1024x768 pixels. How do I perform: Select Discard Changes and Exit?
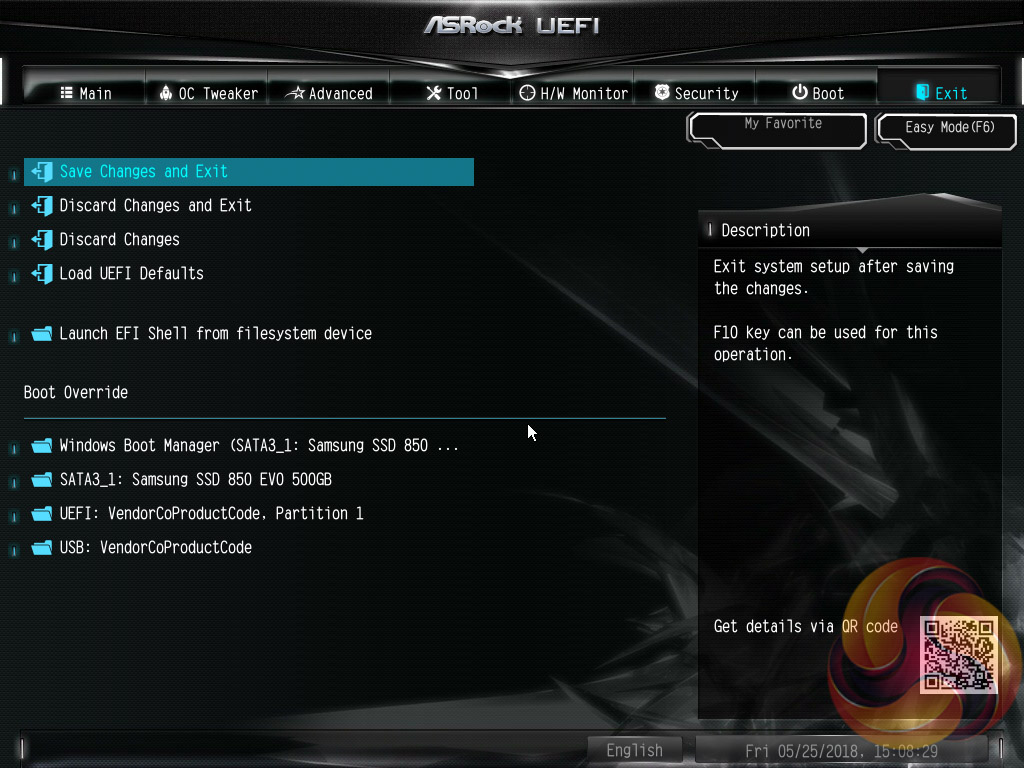click(155, 205)
